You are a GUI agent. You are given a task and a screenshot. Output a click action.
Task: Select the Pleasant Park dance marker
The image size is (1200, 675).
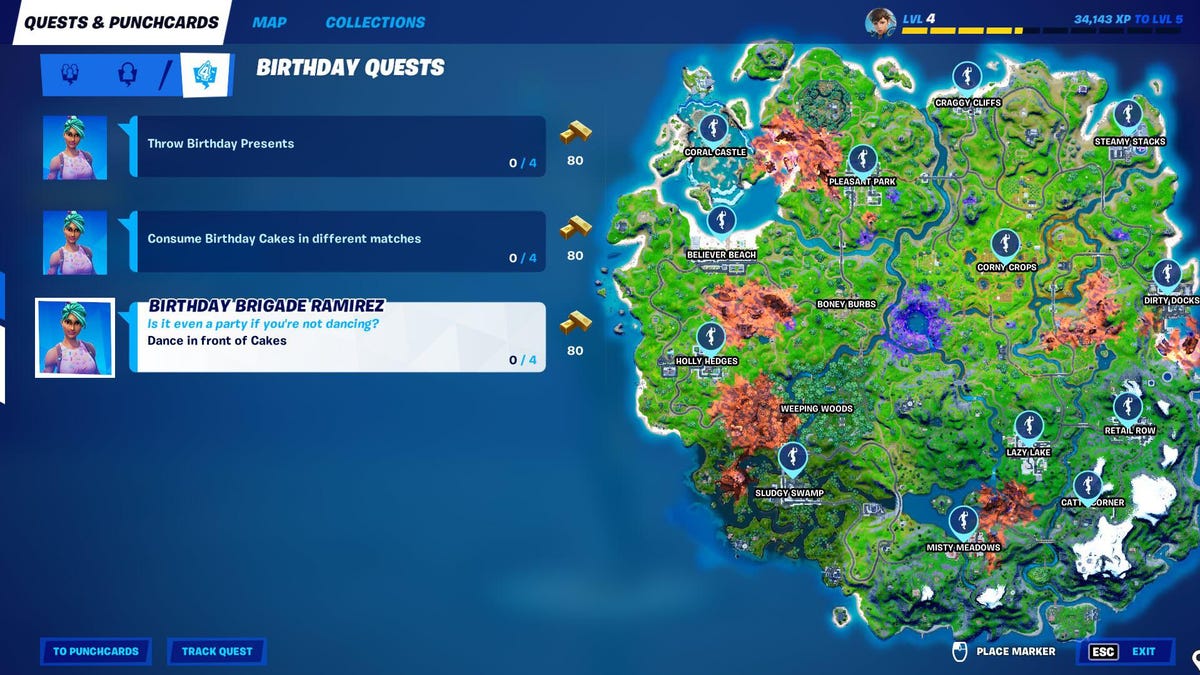click(x=862, y=160)
